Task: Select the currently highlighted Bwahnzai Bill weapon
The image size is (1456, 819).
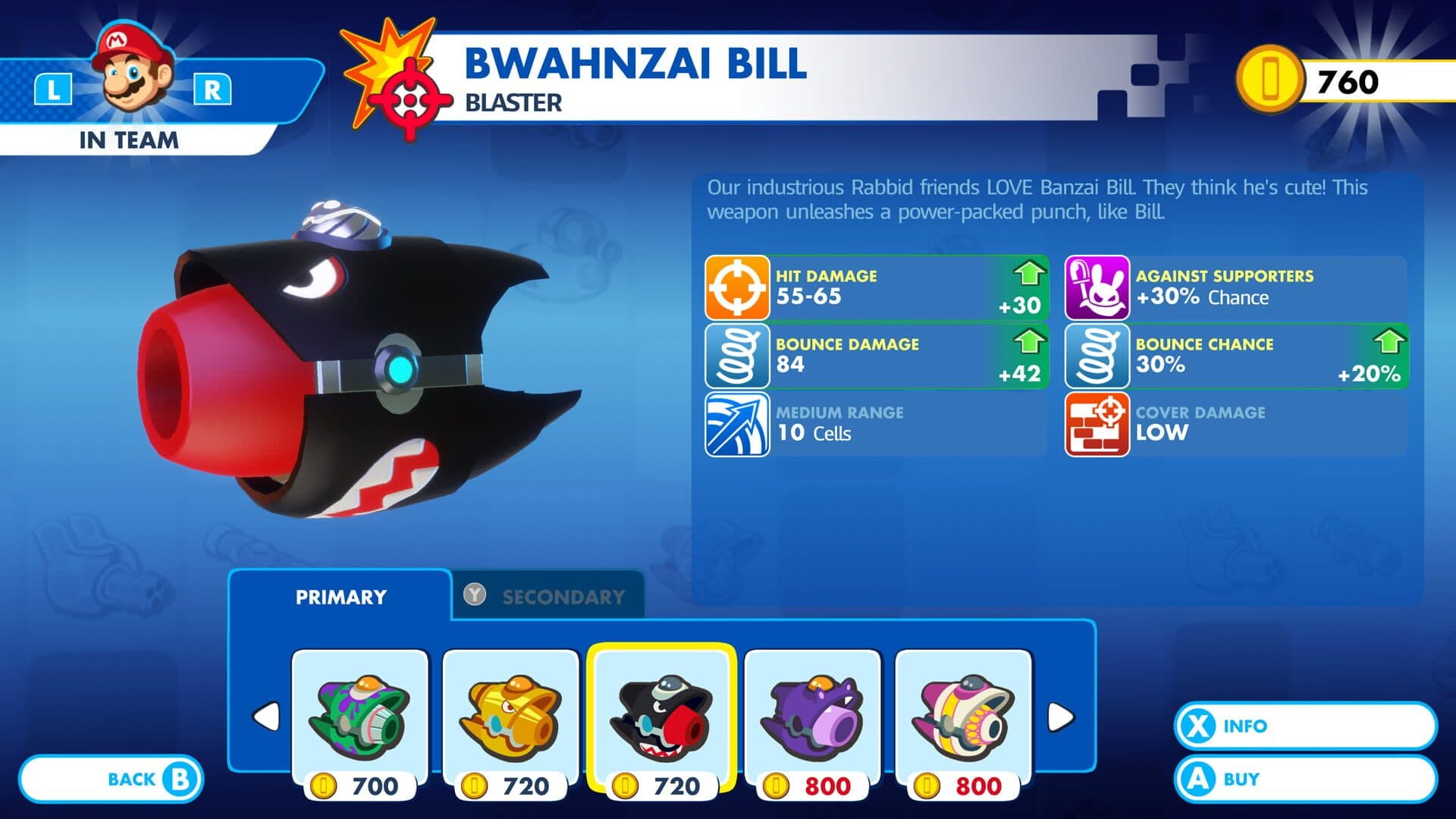Action: pyautogui.click(x=658, y=713)
